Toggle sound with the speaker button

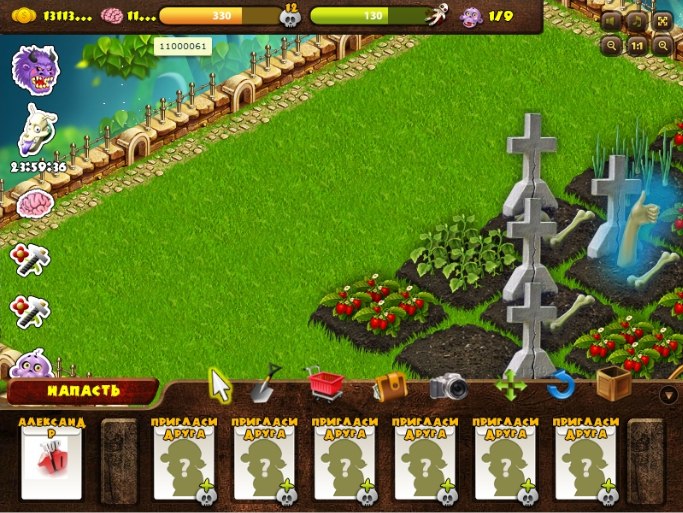point(612,21)
